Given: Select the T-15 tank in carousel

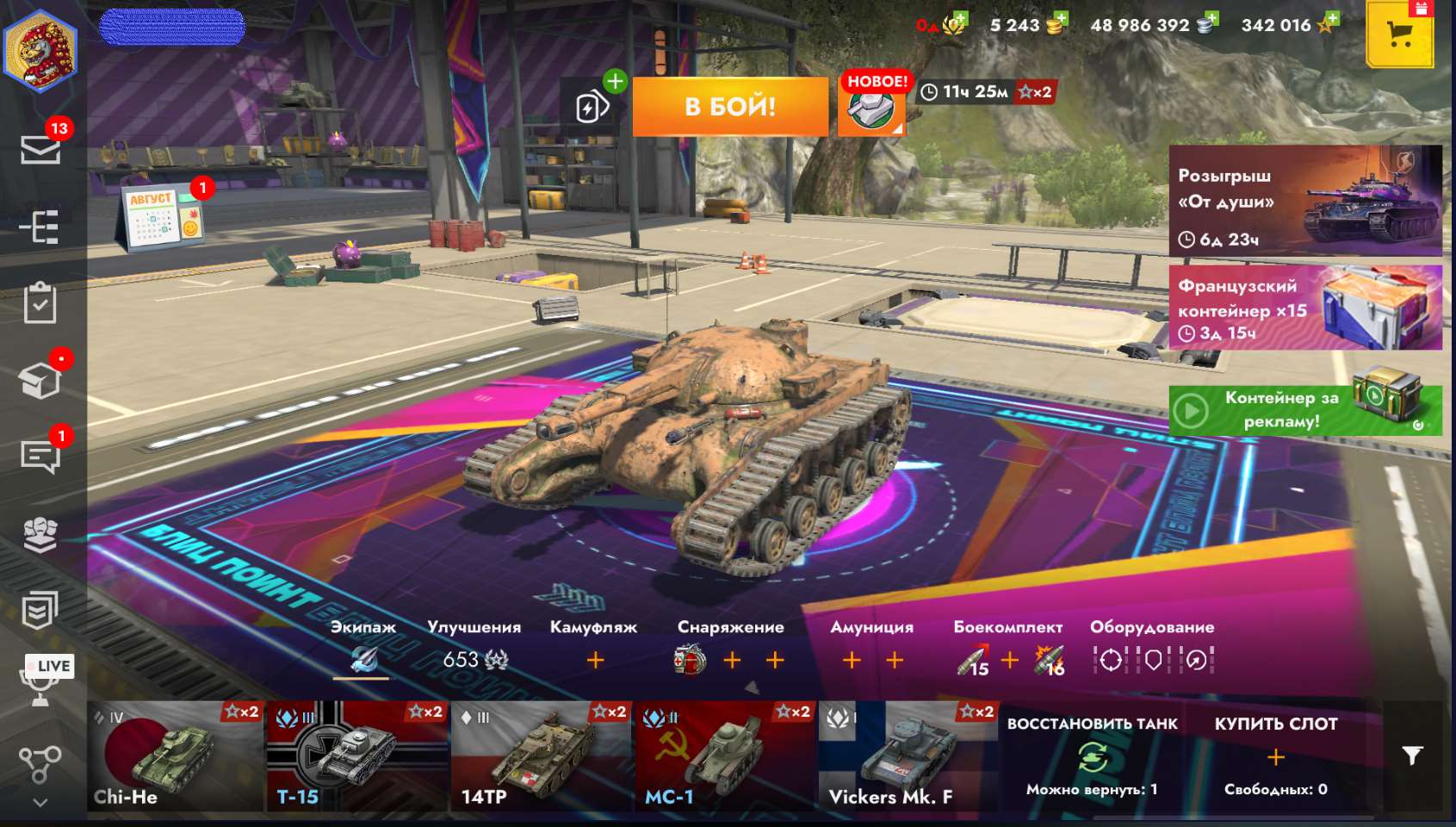Looking at the screenshot, I should pyautogui.click(x=357, y=758).
